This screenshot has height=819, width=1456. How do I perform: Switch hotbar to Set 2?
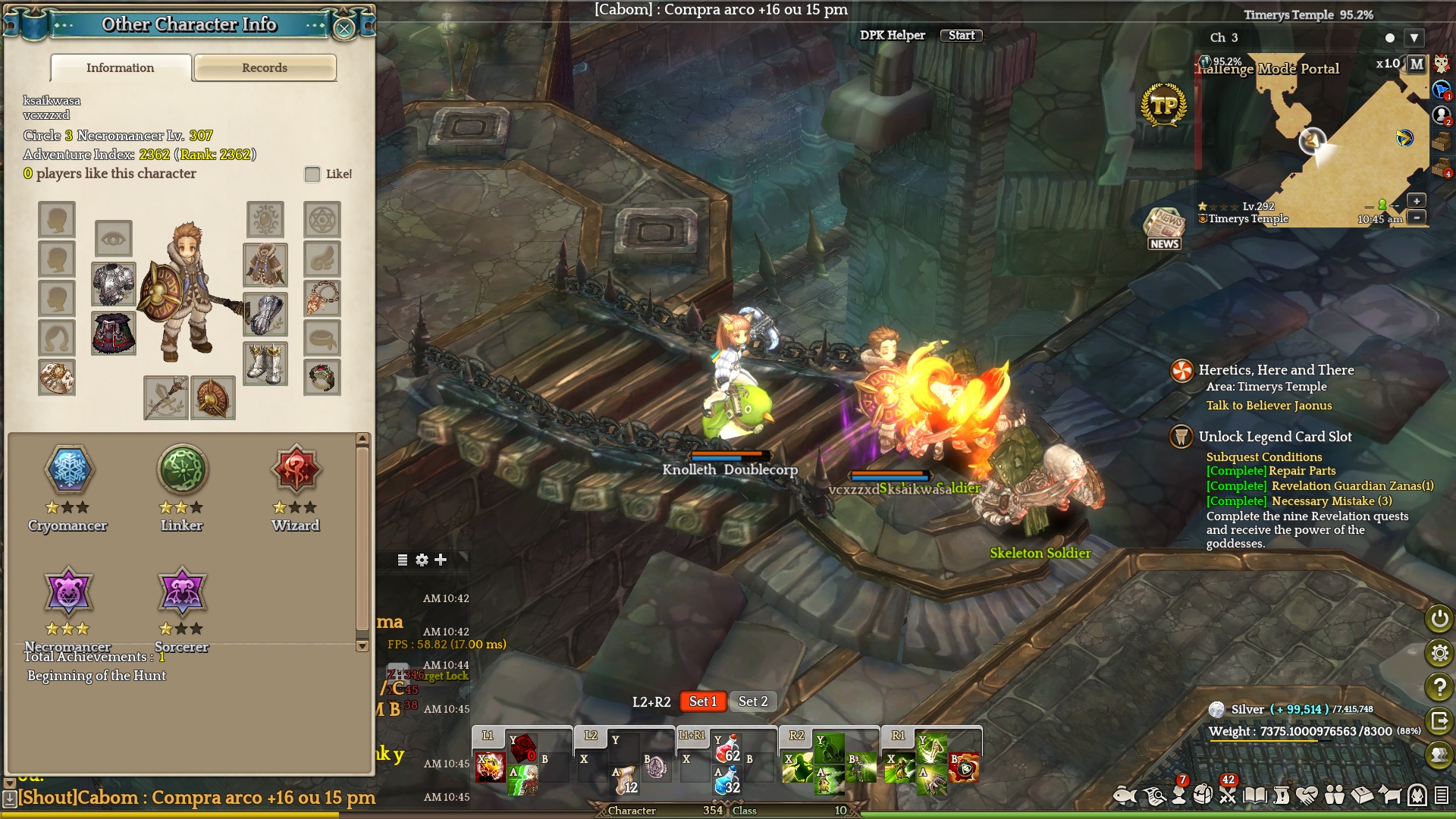pos(753,701)
